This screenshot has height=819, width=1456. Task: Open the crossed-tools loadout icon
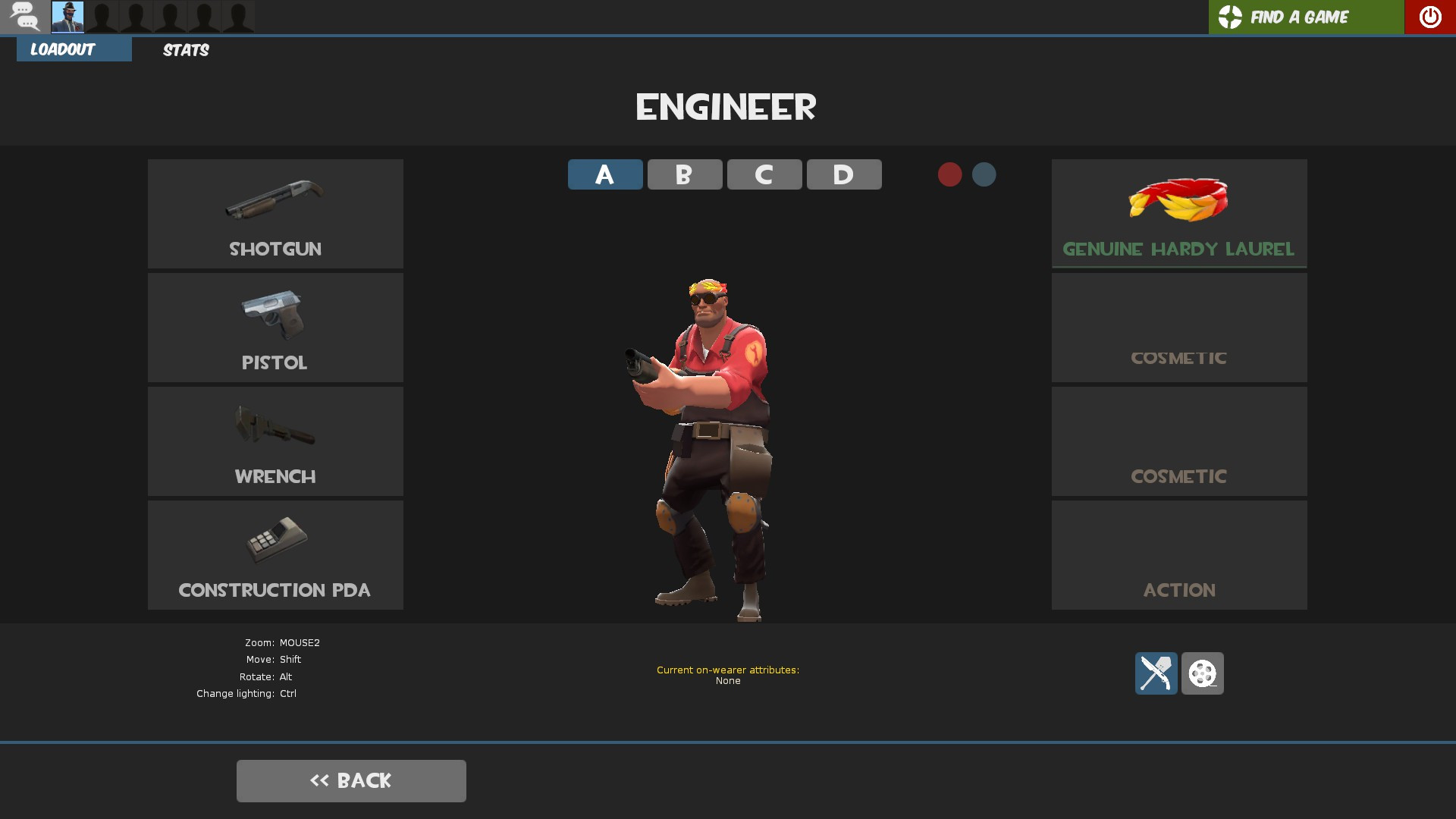pyautogui.click(x=1155, y=673)
